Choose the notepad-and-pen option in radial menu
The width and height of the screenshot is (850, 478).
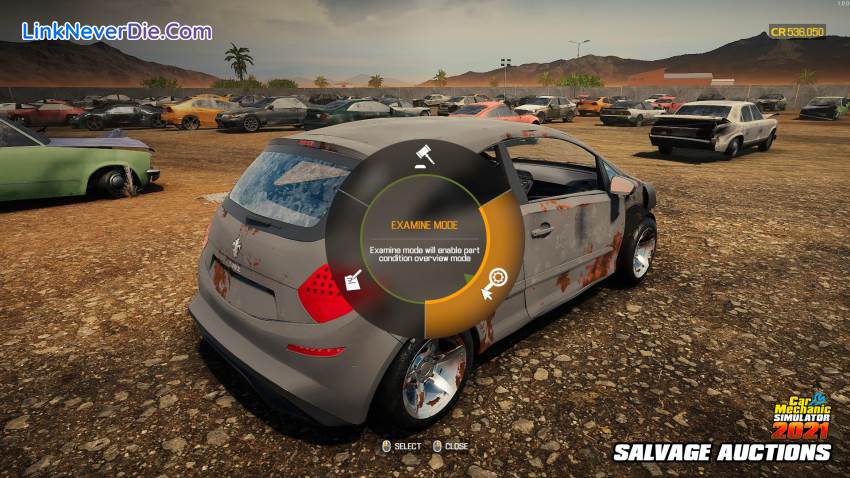tap(351, 283)
